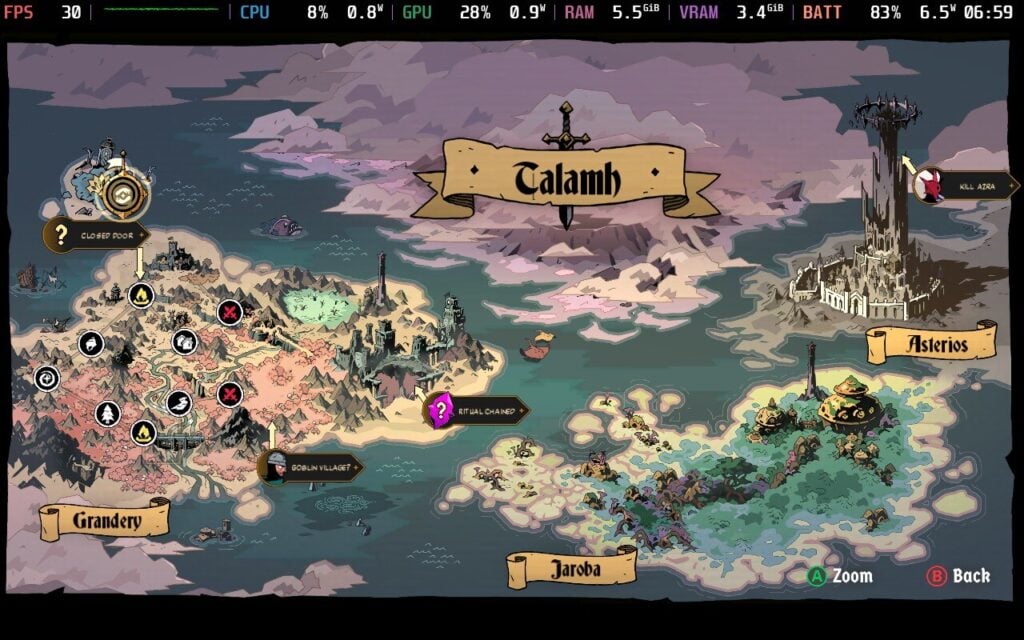Viewport: 1024px width, 640px height.
Task: Select the house map marker
Action: pyautogui.click(x=184, y=343)
